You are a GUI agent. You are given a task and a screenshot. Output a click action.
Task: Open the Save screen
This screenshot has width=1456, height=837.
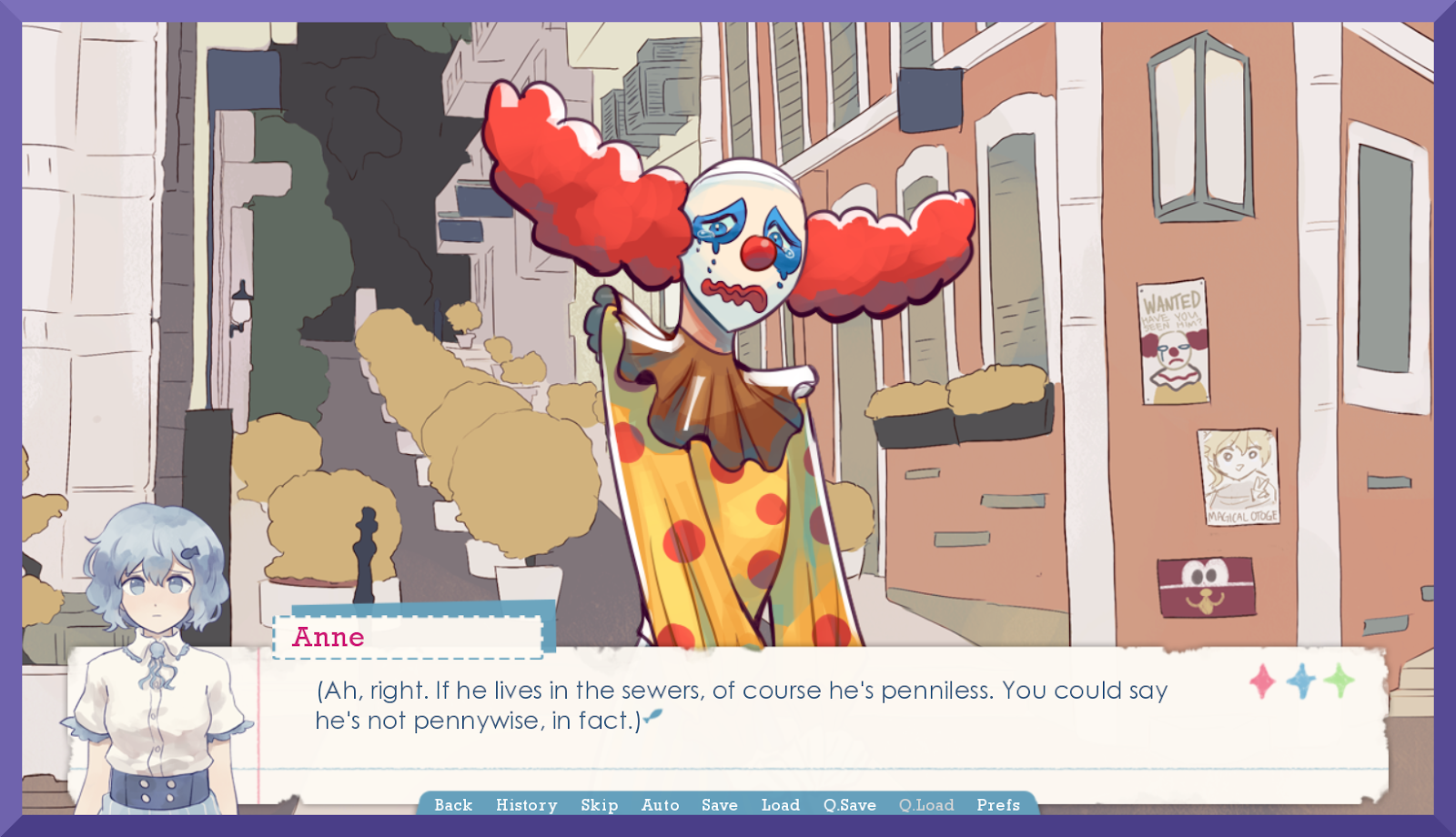click(x=718, y=805)
